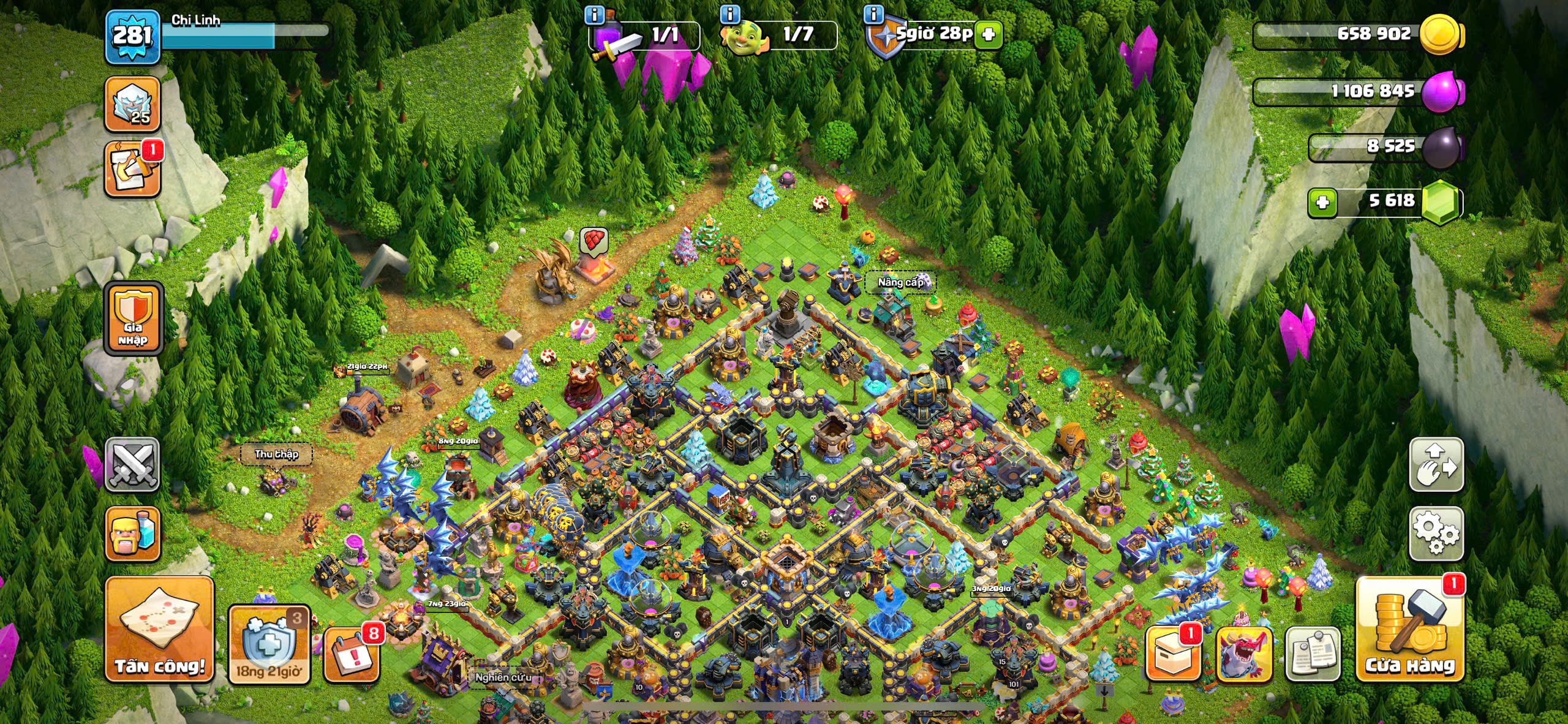The width and height of the screenshot is (1568, 724).
Task: Buy gems with the green plus
Action: point(1322,202)
